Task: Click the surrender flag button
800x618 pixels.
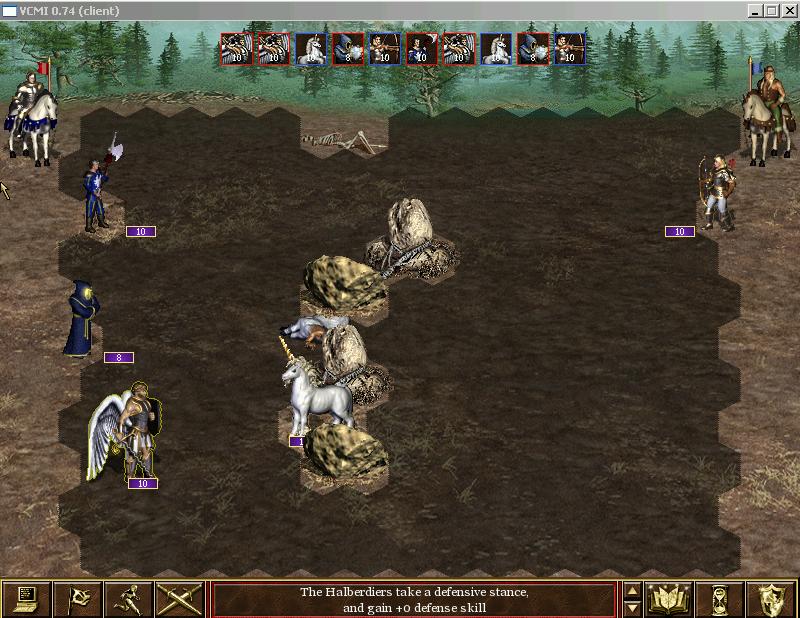Action: point(77,598)
